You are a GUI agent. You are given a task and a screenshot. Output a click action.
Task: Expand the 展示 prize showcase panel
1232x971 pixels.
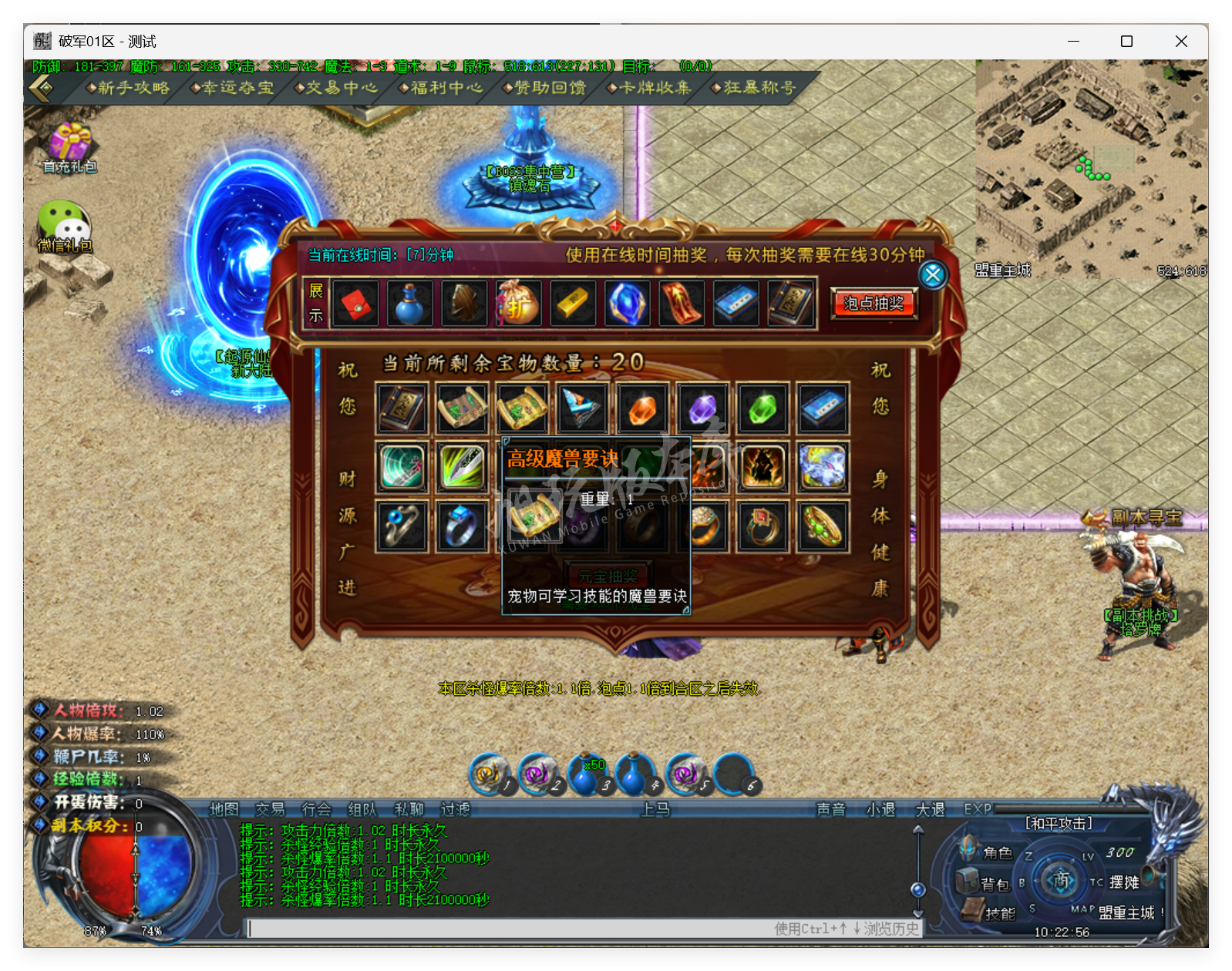[315, 303]
